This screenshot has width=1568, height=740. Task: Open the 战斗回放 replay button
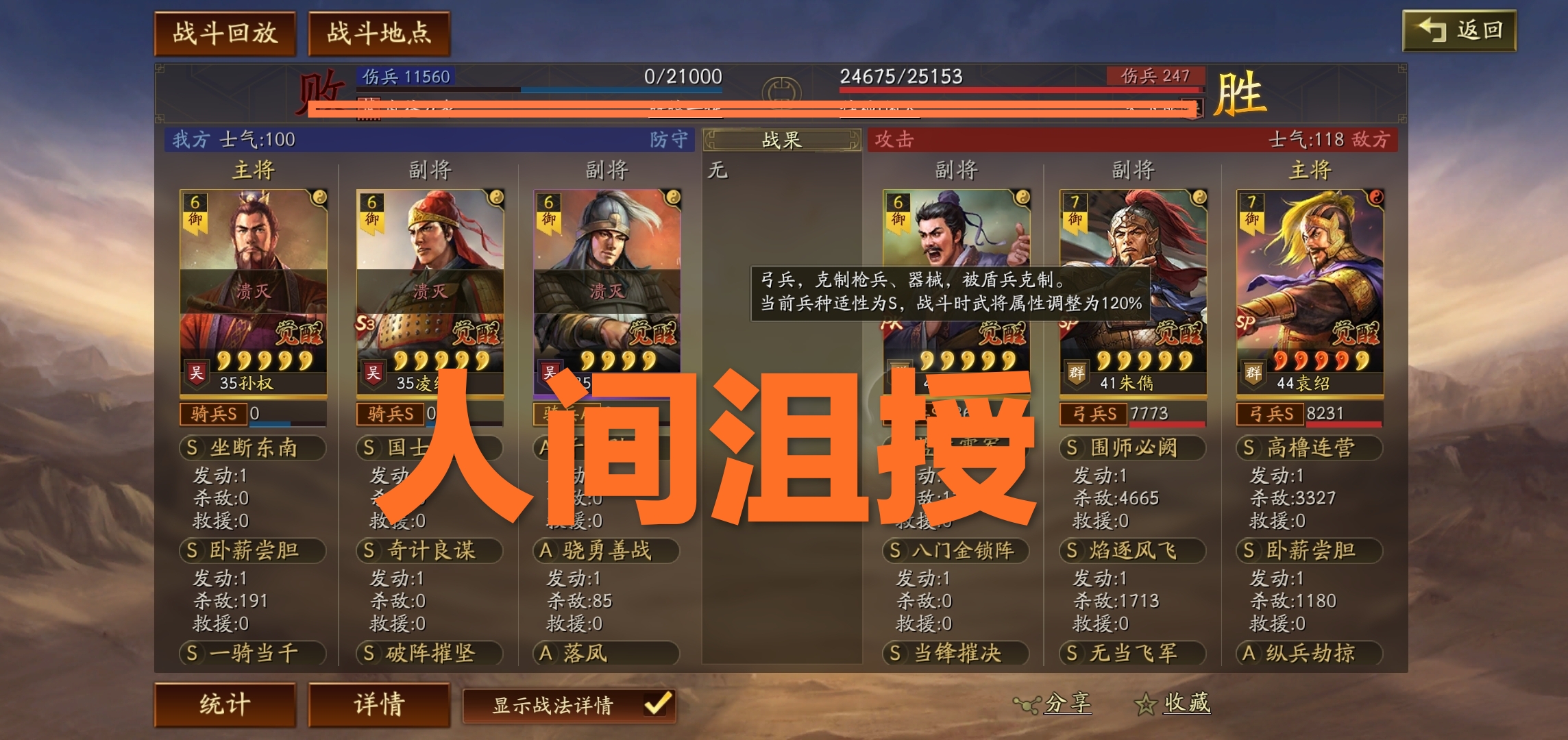point(227,32)
